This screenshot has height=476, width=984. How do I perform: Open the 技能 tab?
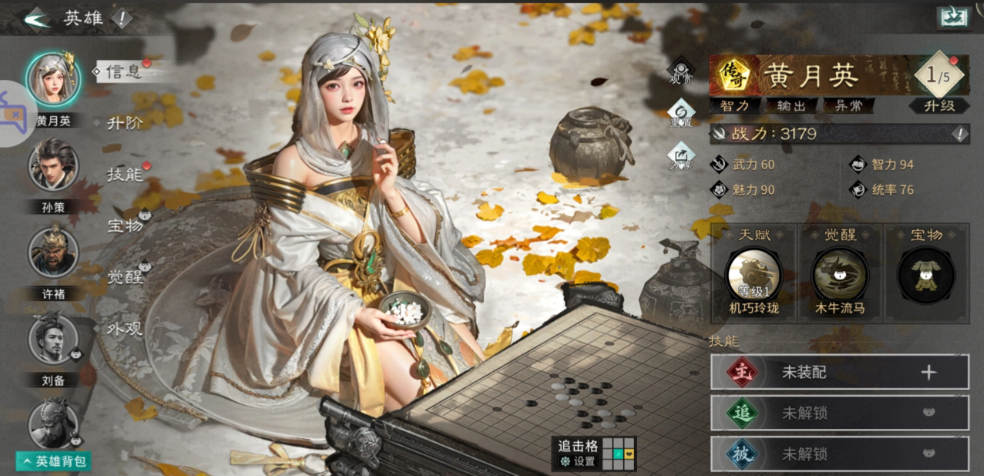click(x=124, y=174)
